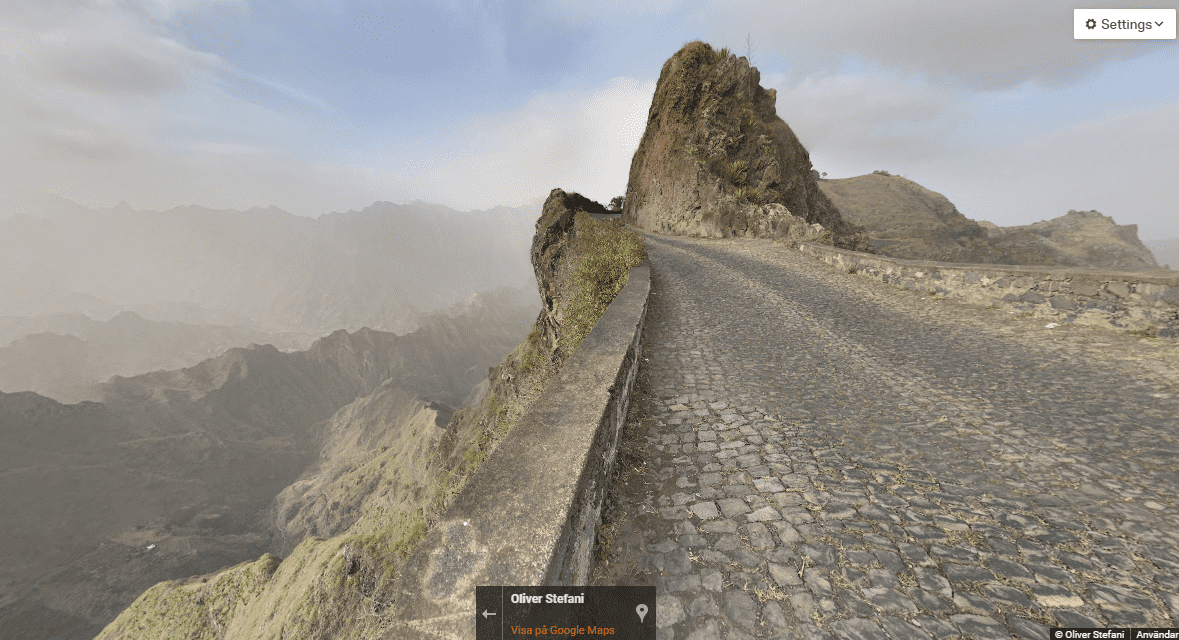Click the map pin icon in the panel

point(641,613)
